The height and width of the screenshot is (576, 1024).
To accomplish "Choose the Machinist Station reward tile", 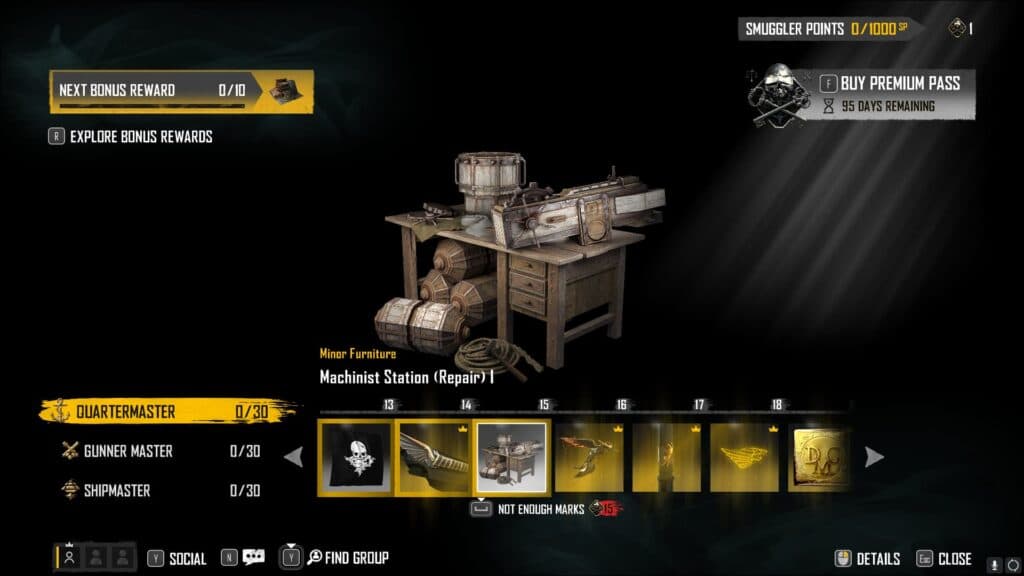I will click(511, 457).
